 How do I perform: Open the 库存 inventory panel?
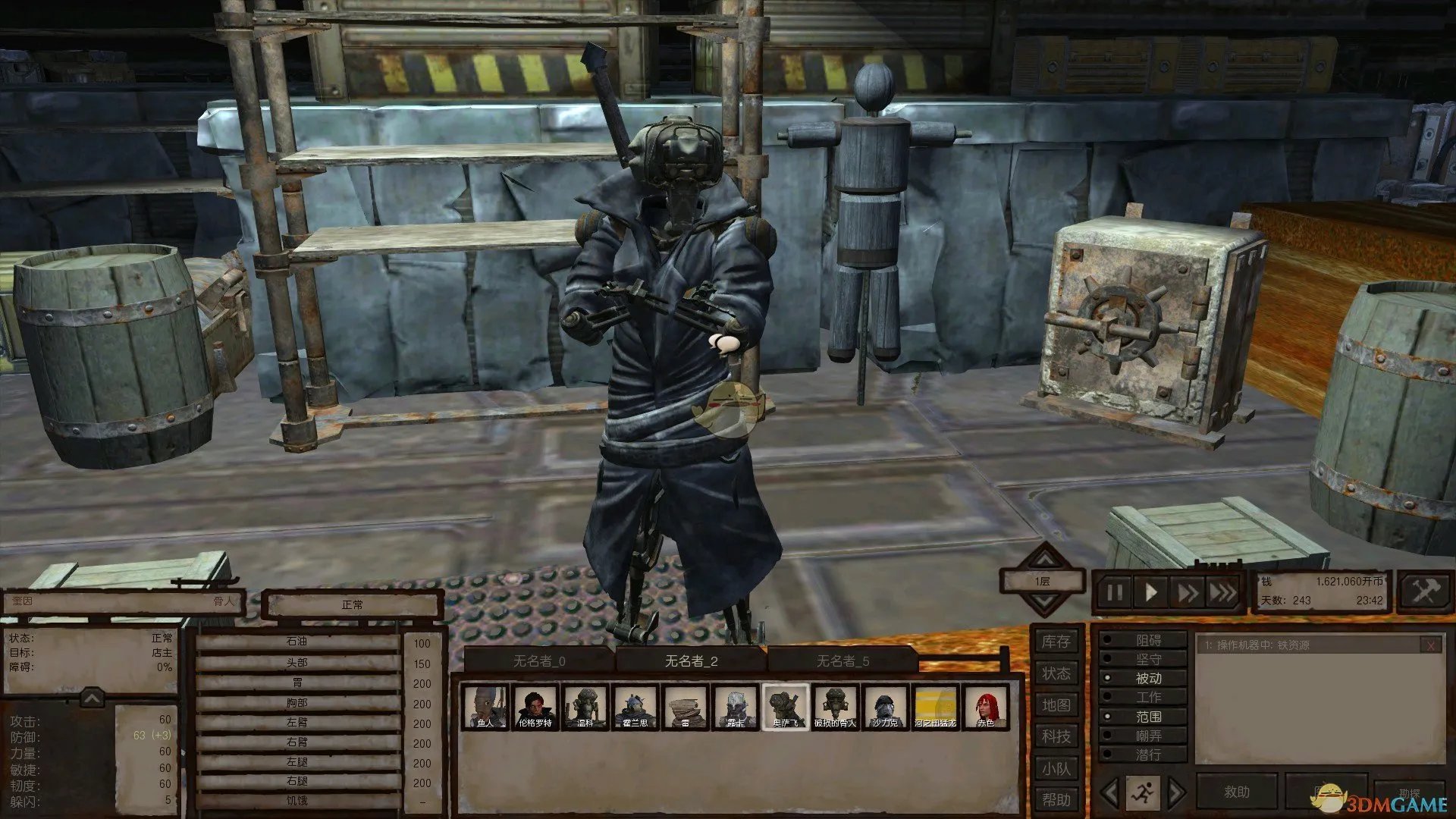(1056, 642)
